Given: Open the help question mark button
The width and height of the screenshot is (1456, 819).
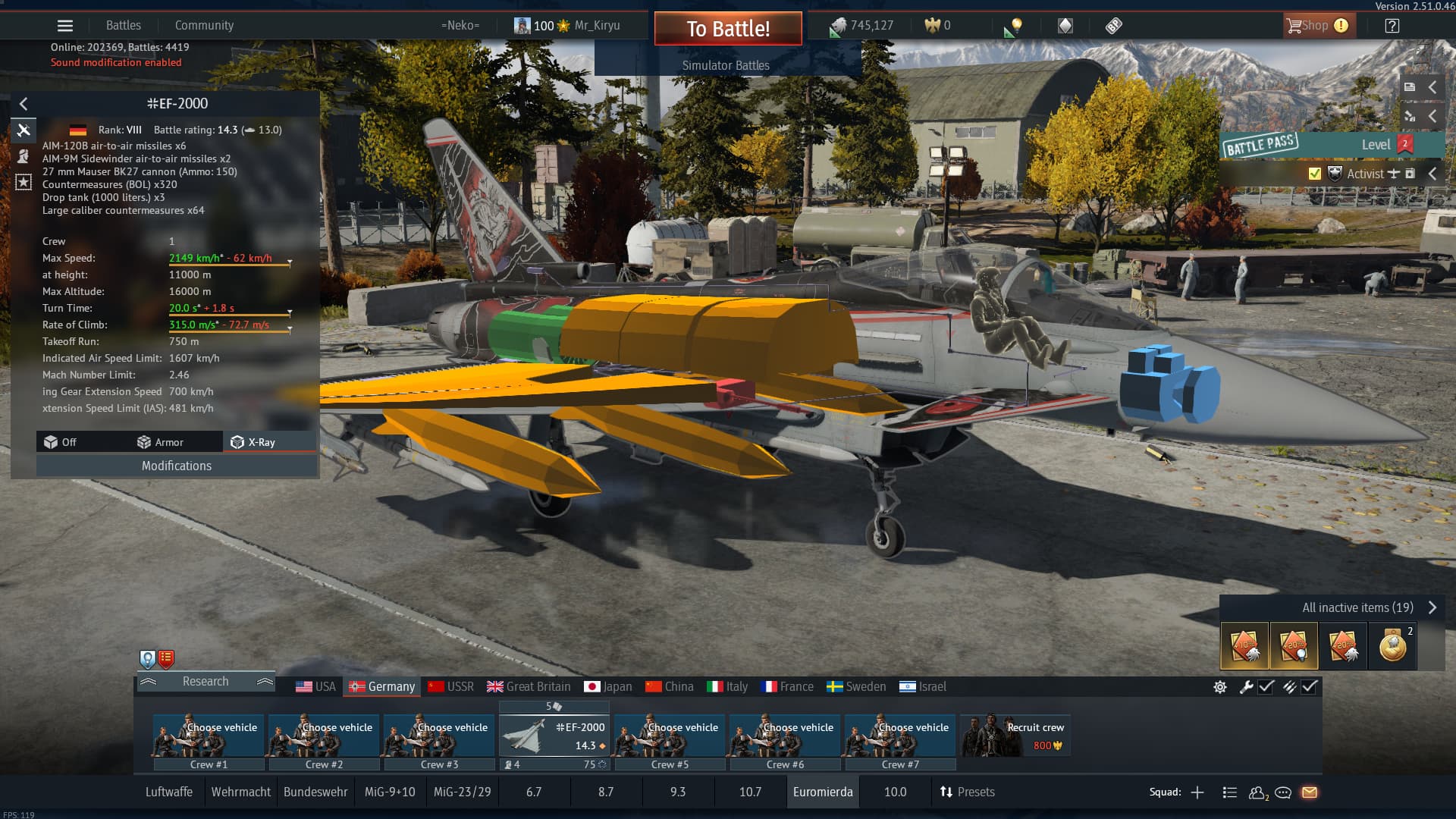Looking at the screenshot, I should pos(1392,26).
